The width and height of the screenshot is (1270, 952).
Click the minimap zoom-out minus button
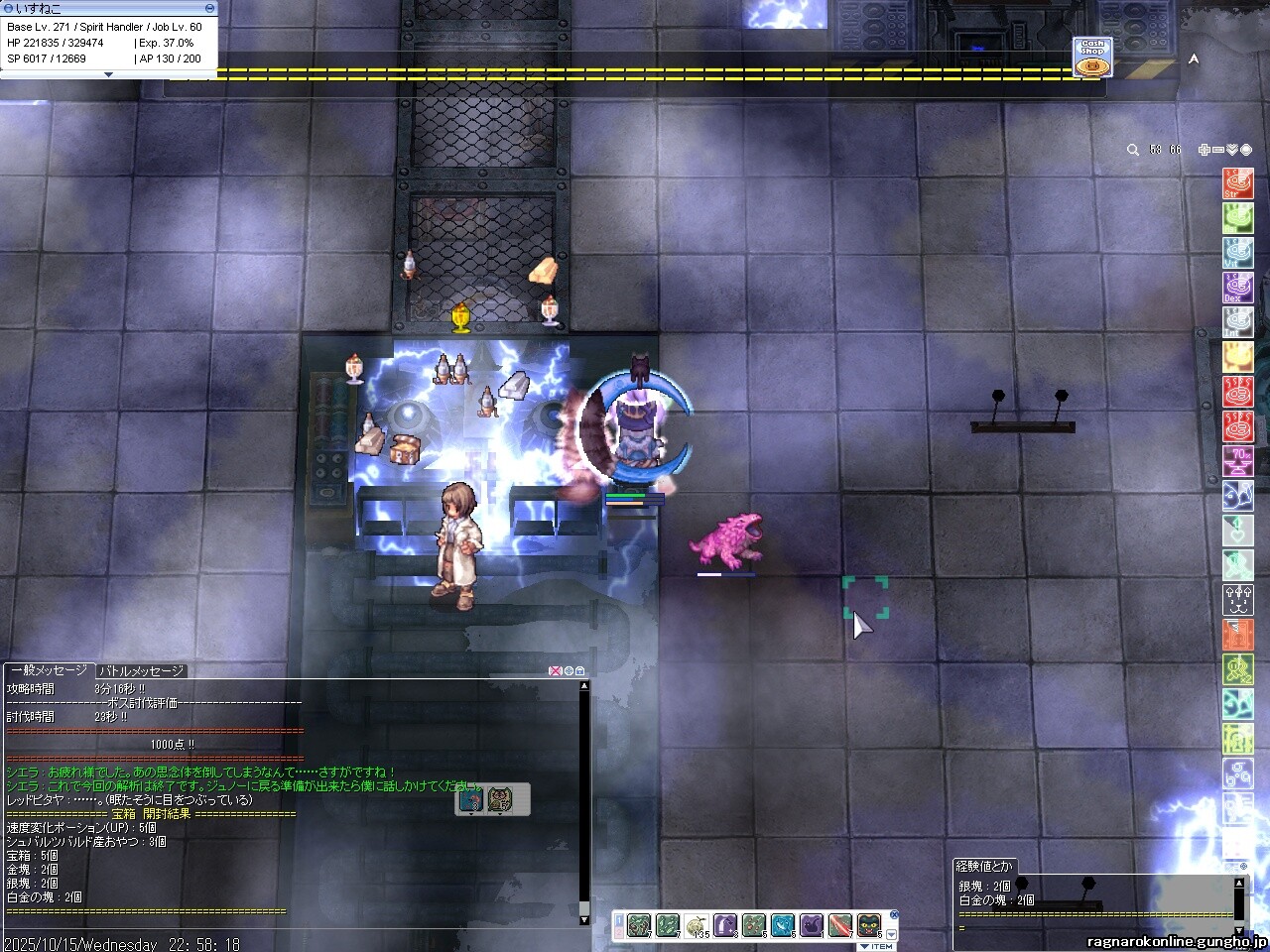pyautogui.click(x=1218, y=150)
